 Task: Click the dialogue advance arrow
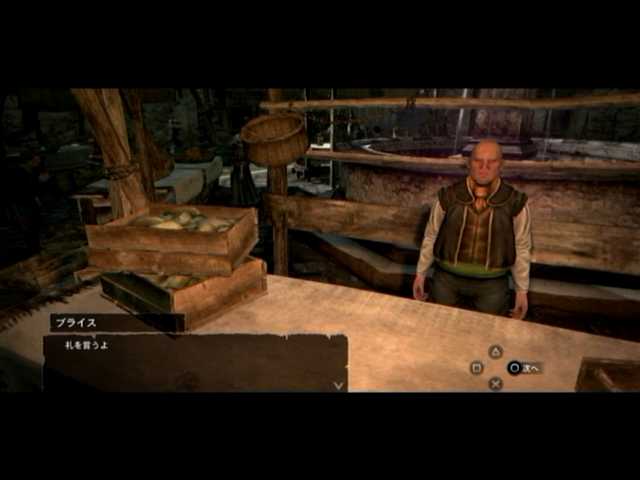point(339,385)
